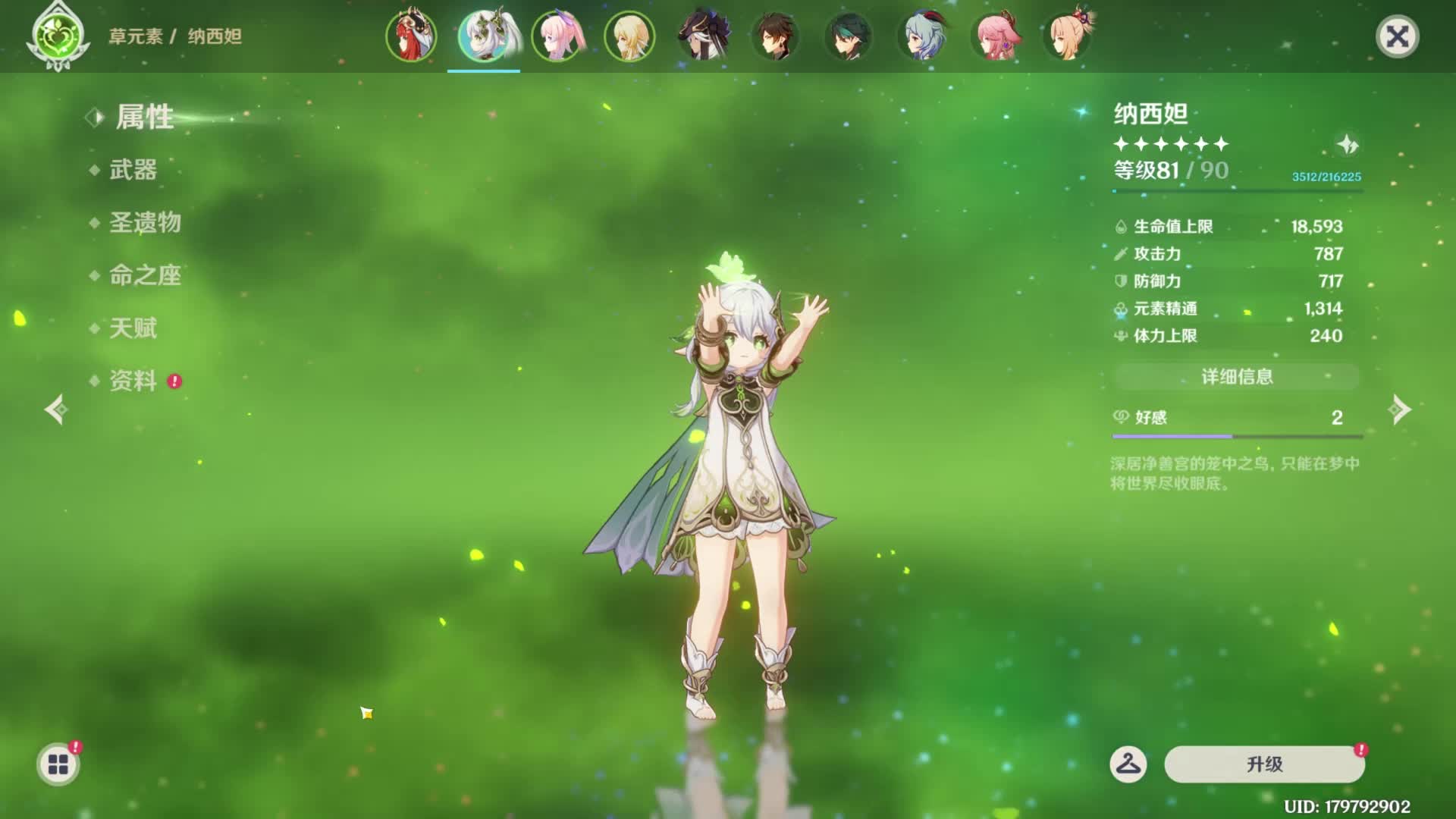The image size is (1456, 819).
Task: Open 详细信息 detailed stats
Action: click(1237, 377)
